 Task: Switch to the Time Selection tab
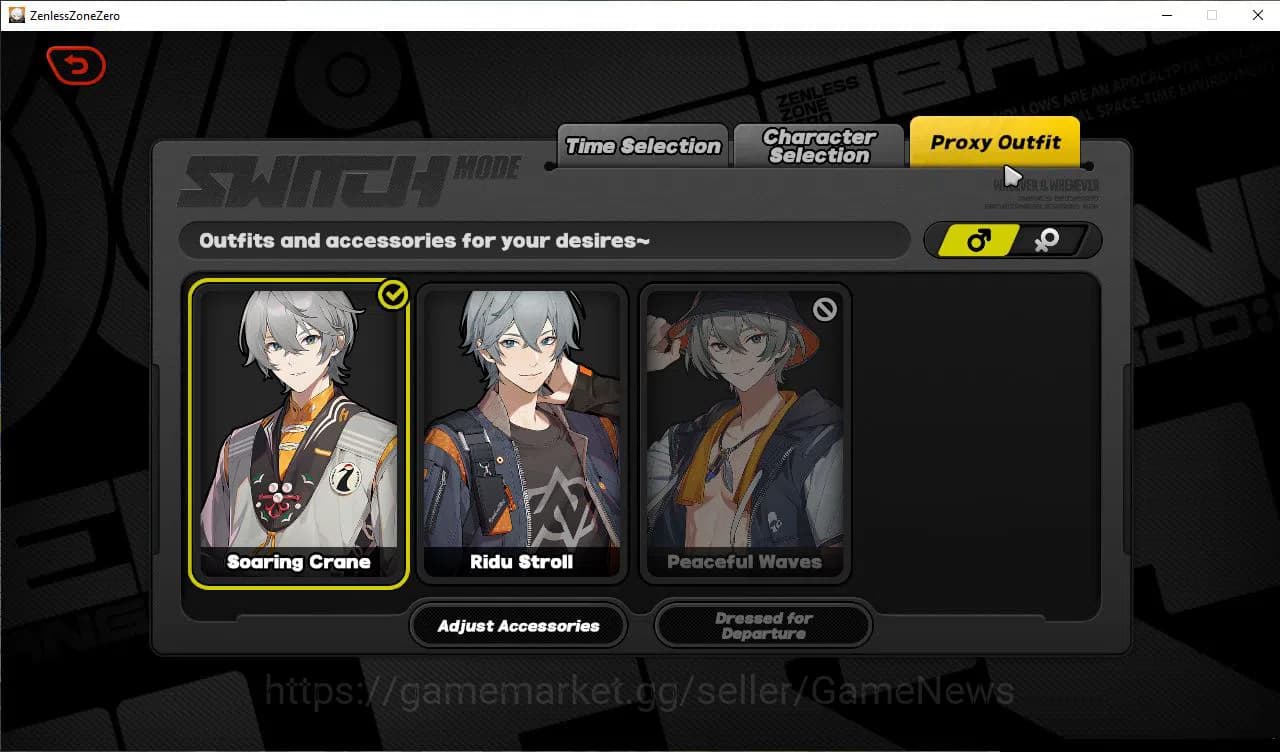(x=641, y=145)
